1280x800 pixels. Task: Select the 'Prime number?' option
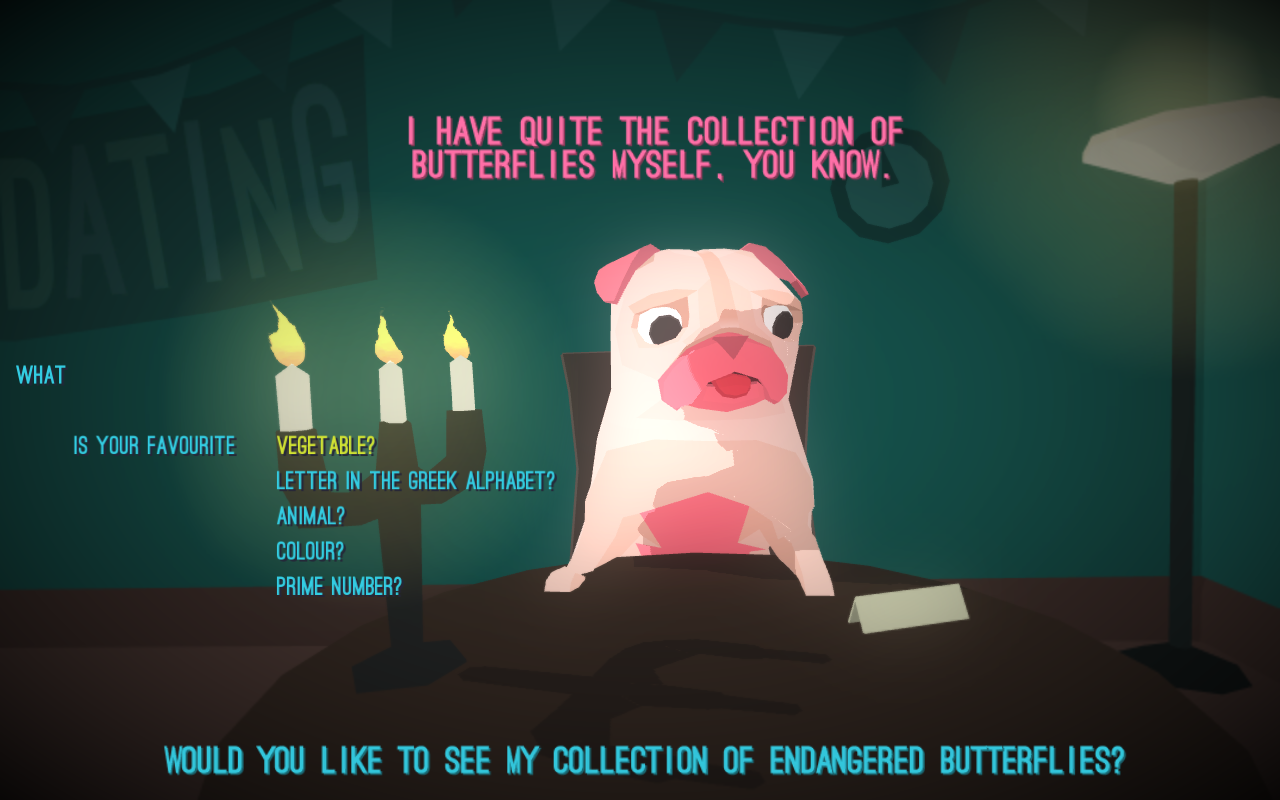pyautogui.click(x=339, y=587)
